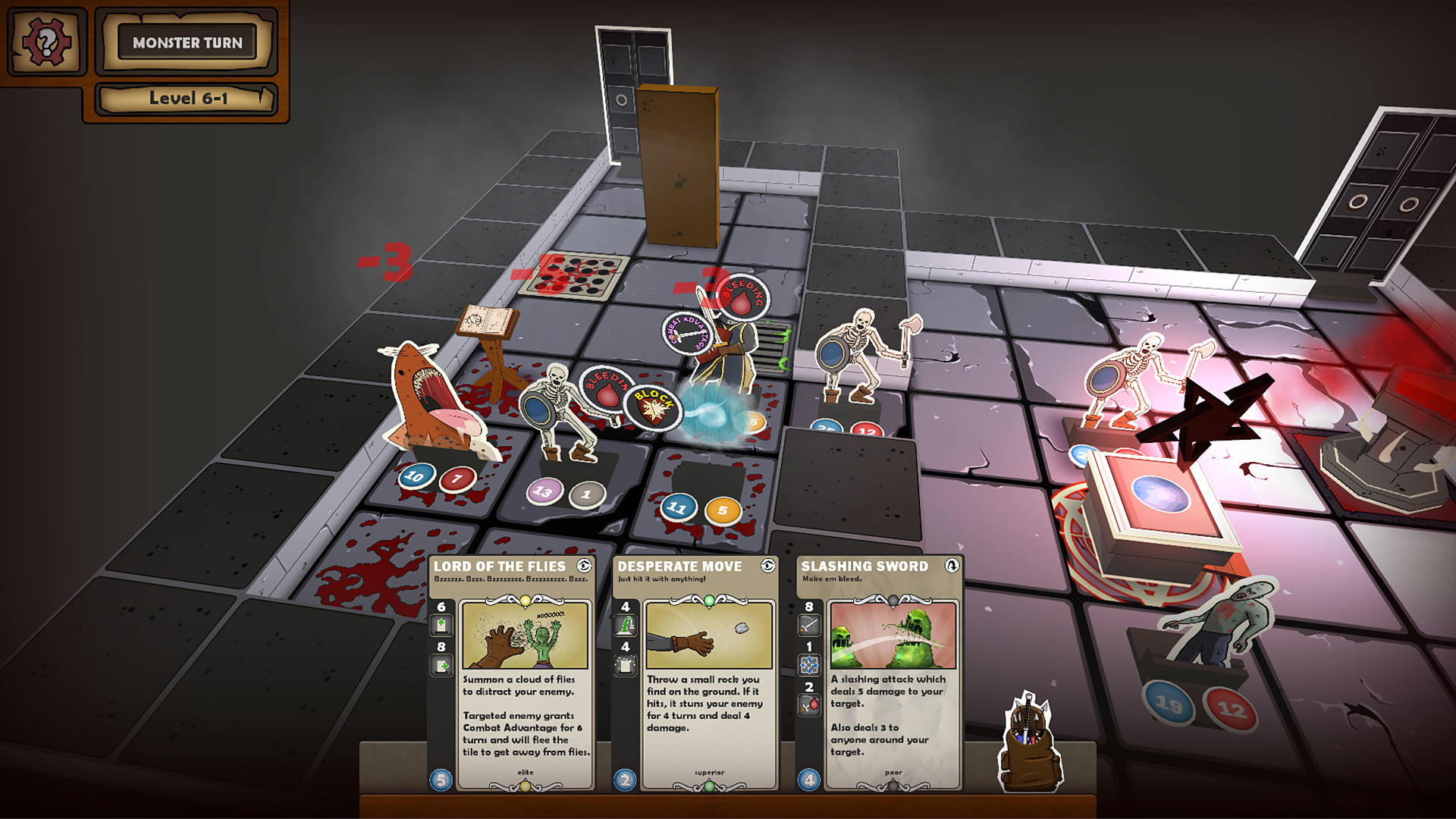Click the green upgrade arrow on Lord of the Flies
Viewport: 1456px width, 819px height.
tap(441, 623)
